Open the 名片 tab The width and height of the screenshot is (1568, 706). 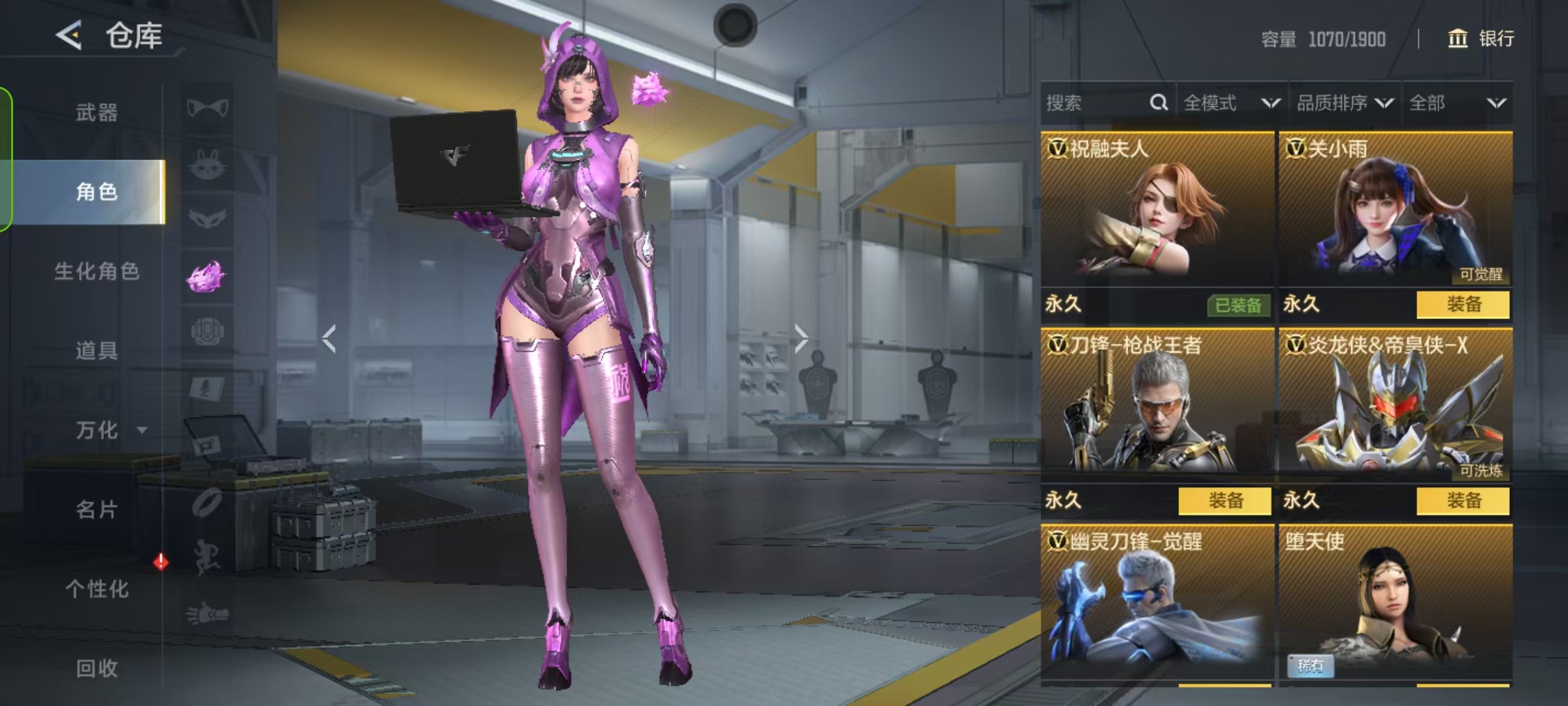97,509
